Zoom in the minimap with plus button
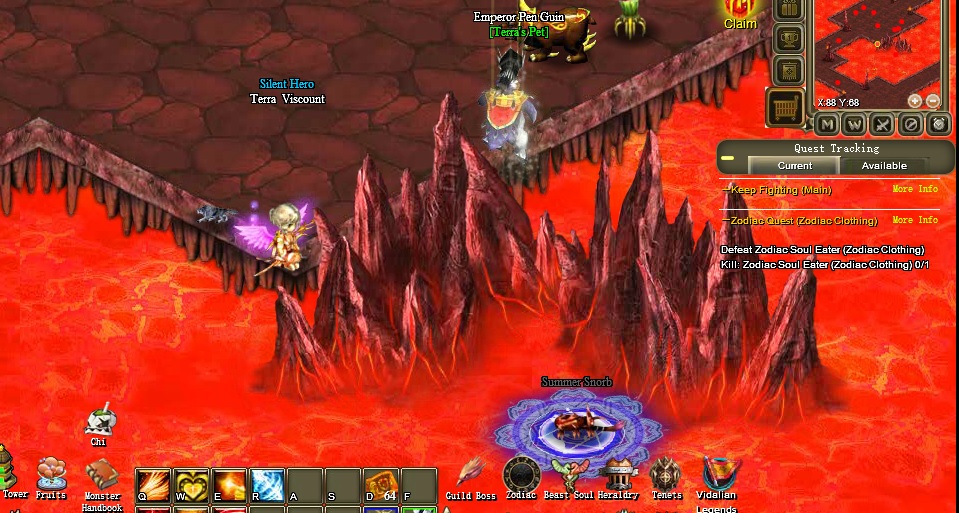This screenshot has height=513, width=959. pos(914,101)
